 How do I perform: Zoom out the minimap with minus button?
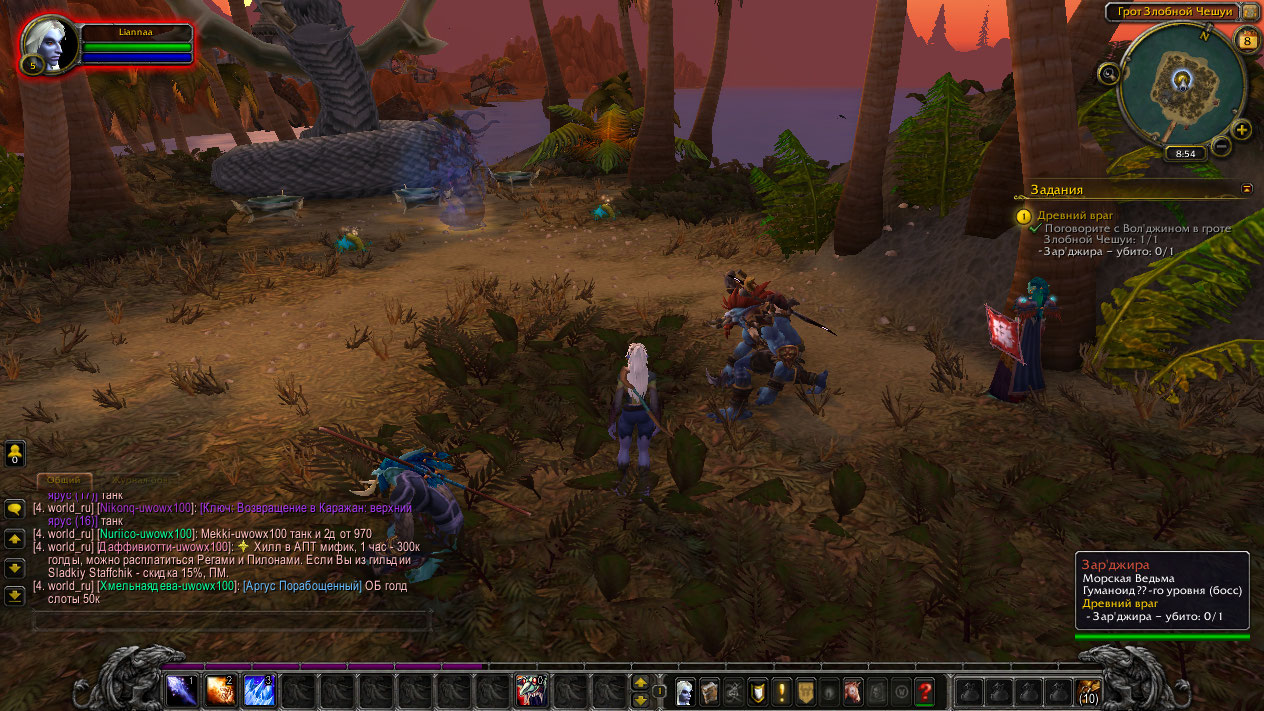[1221, 147]
